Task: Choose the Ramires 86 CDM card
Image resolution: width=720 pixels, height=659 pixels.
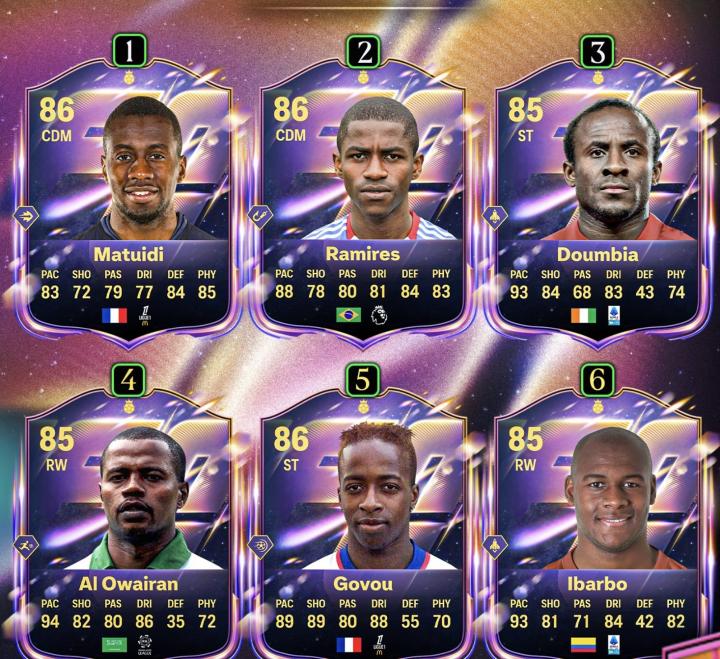Action: click(x=363, y=200)
